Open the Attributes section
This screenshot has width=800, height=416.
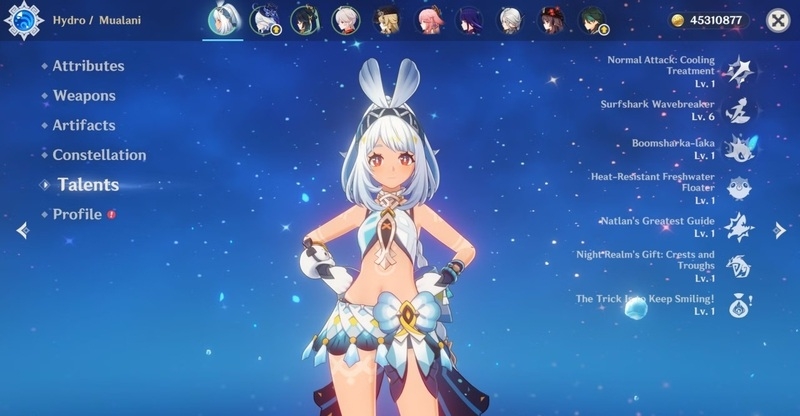(88, 66)
